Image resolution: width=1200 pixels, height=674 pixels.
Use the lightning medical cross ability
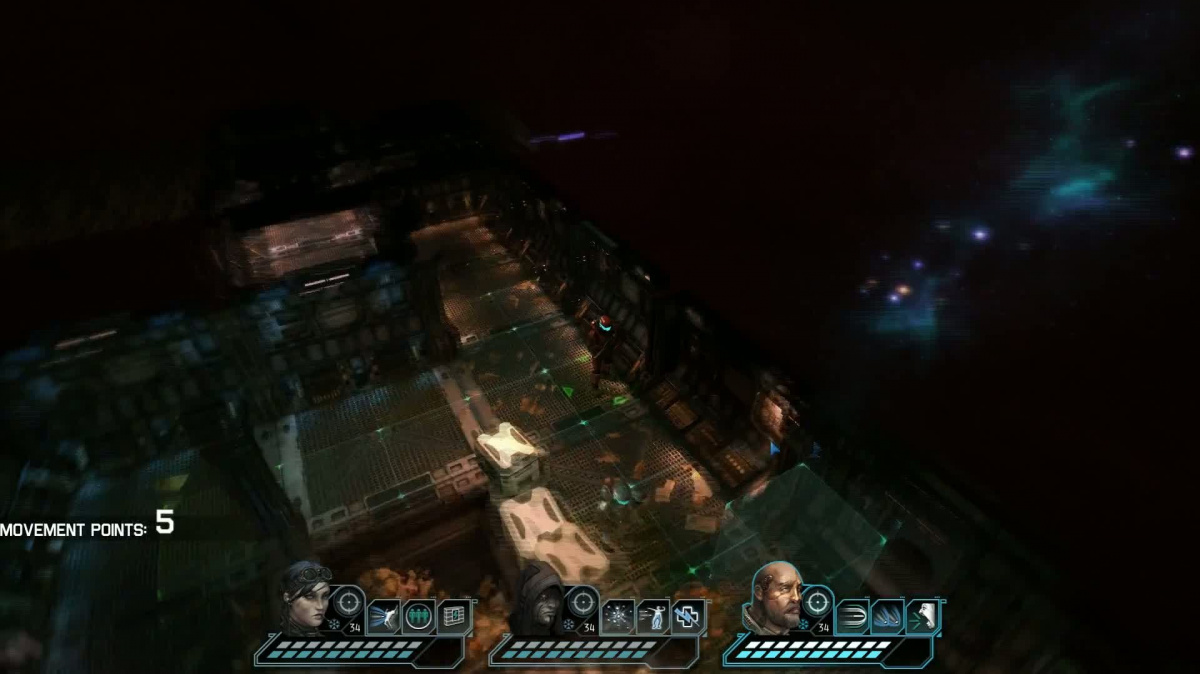688,617
